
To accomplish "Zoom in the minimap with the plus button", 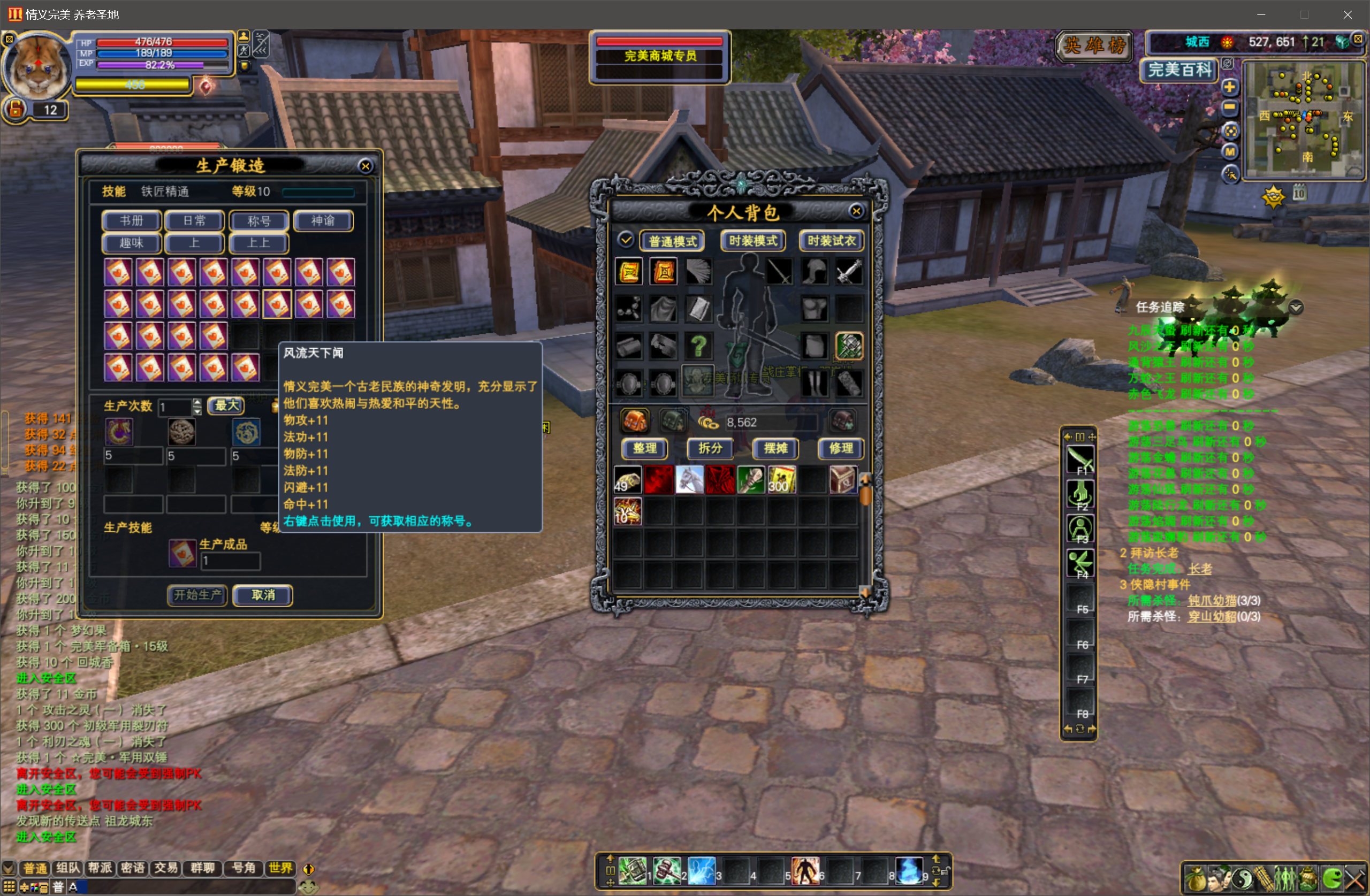I will [1230, 87].
